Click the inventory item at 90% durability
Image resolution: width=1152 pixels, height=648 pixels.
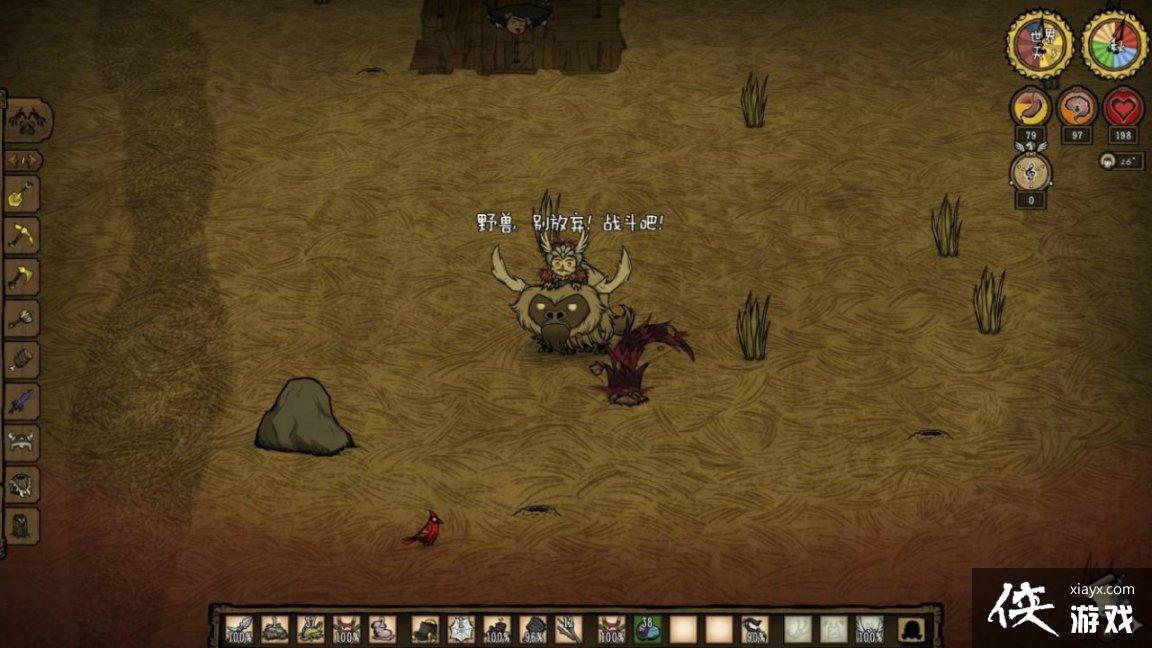tap(757, 628)
